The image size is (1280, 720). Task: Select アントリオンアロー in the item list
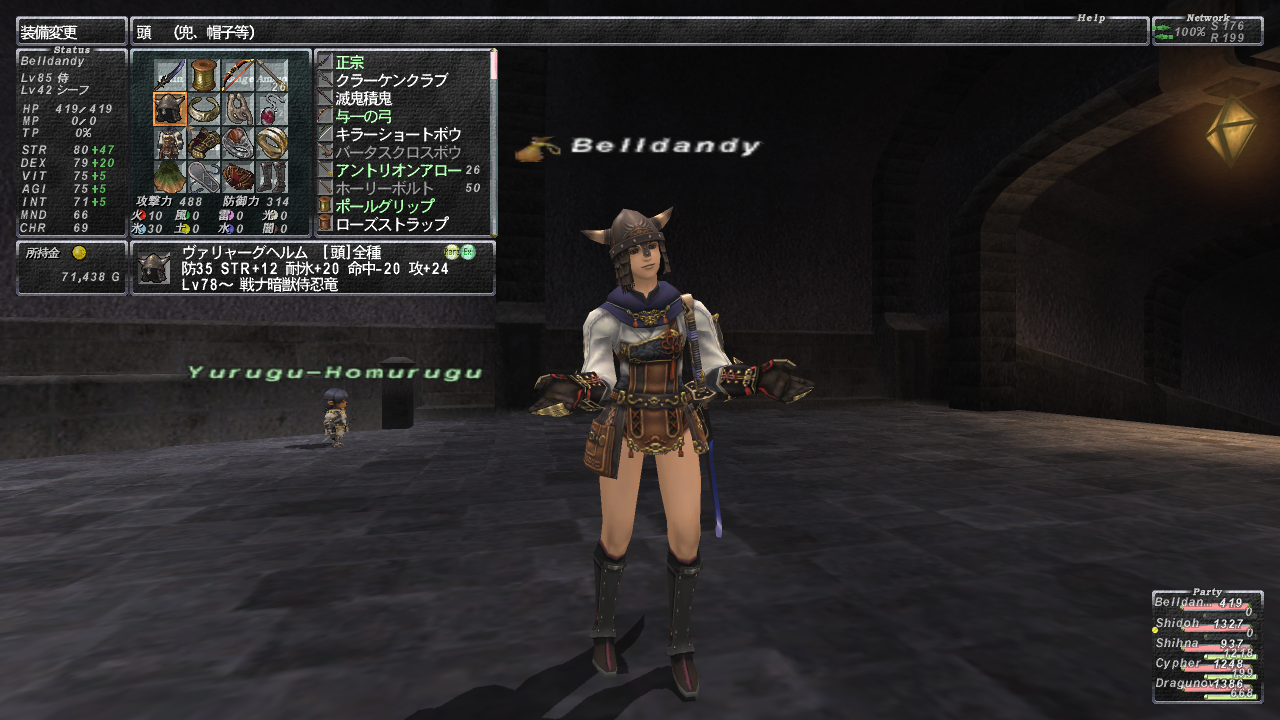(x=398, y=170)
